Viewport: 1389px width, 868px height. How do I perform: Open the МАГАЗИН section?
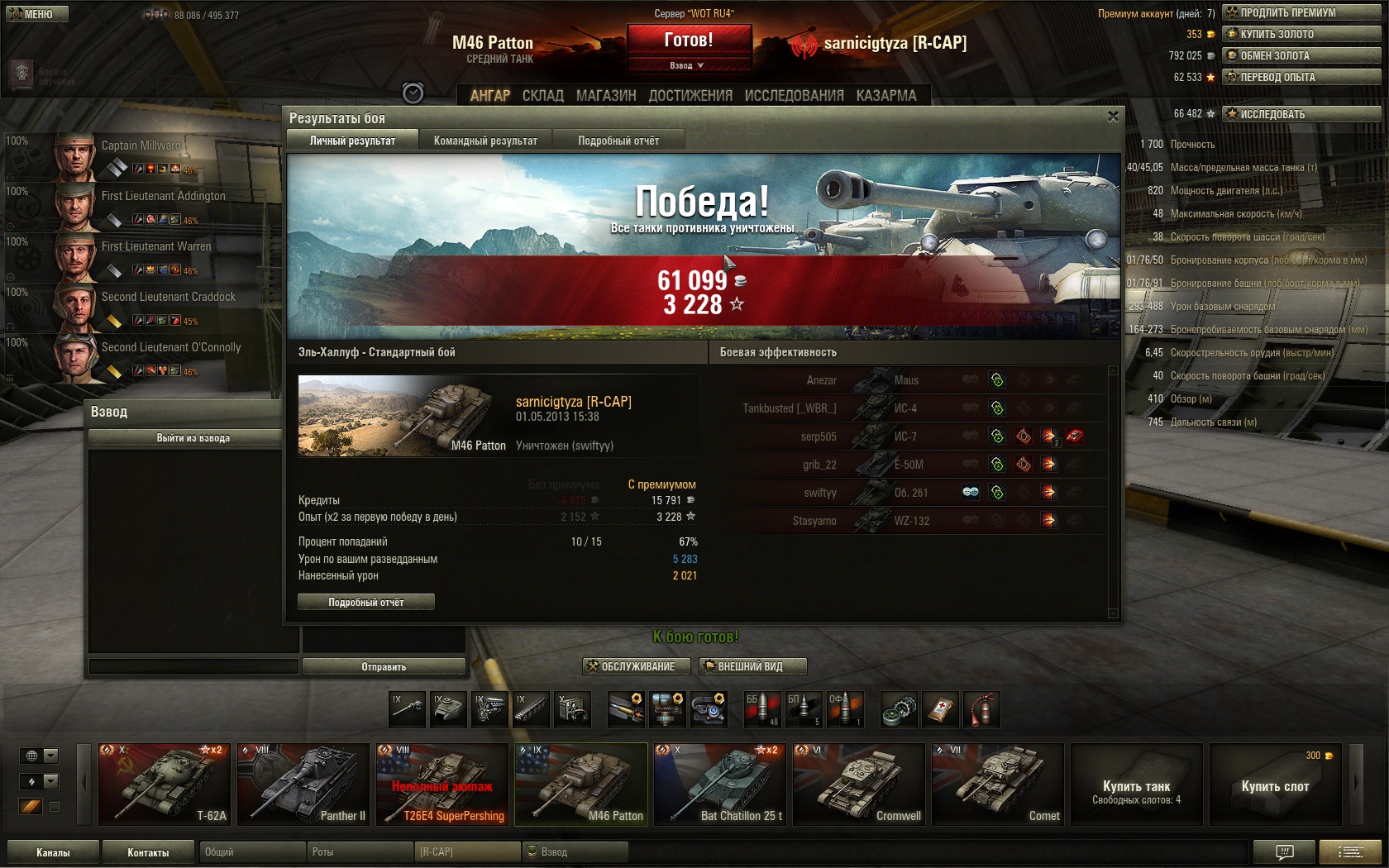606,96
